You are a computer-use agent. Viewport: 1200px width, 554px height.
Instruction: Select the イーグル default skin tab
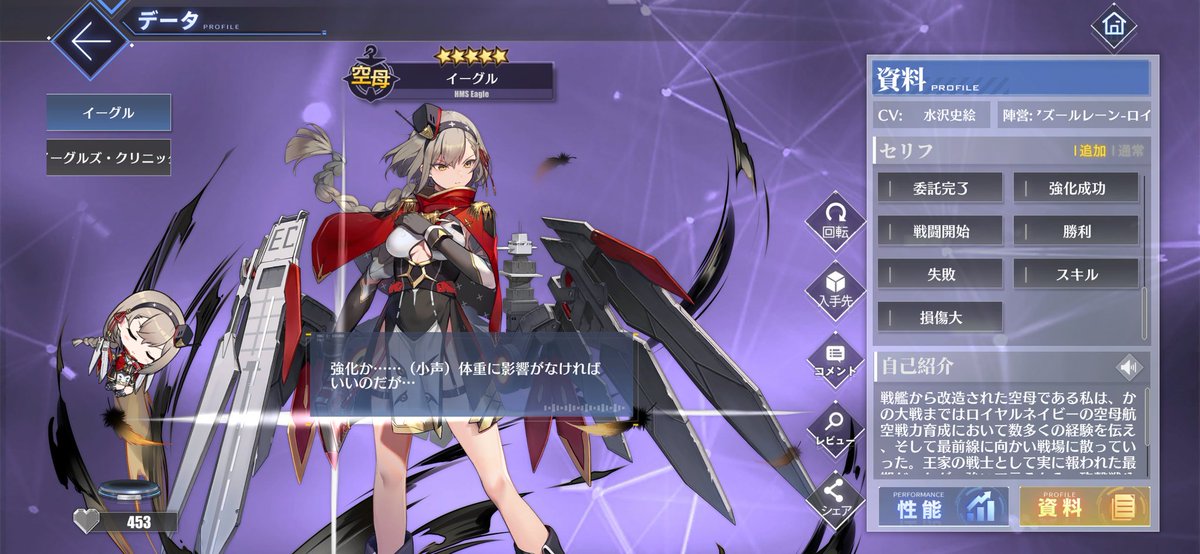point(108,112)
